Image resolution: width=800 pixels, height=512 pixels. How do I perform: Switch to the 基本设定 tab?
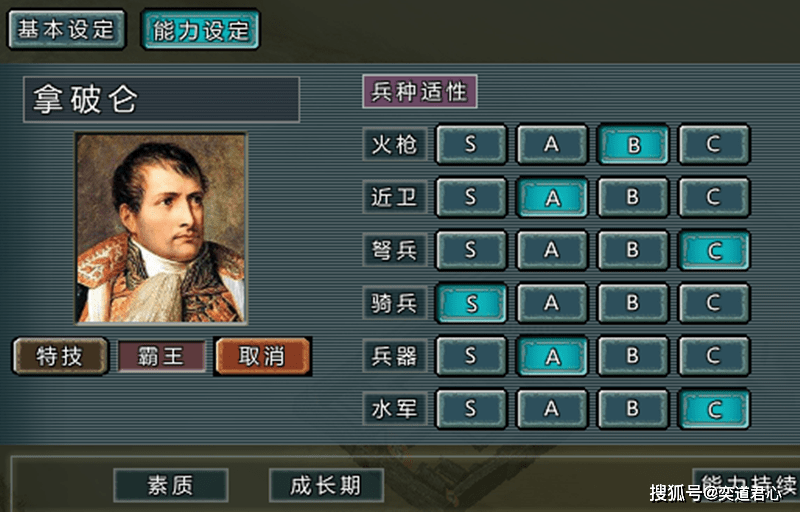[x=67, y=29]
